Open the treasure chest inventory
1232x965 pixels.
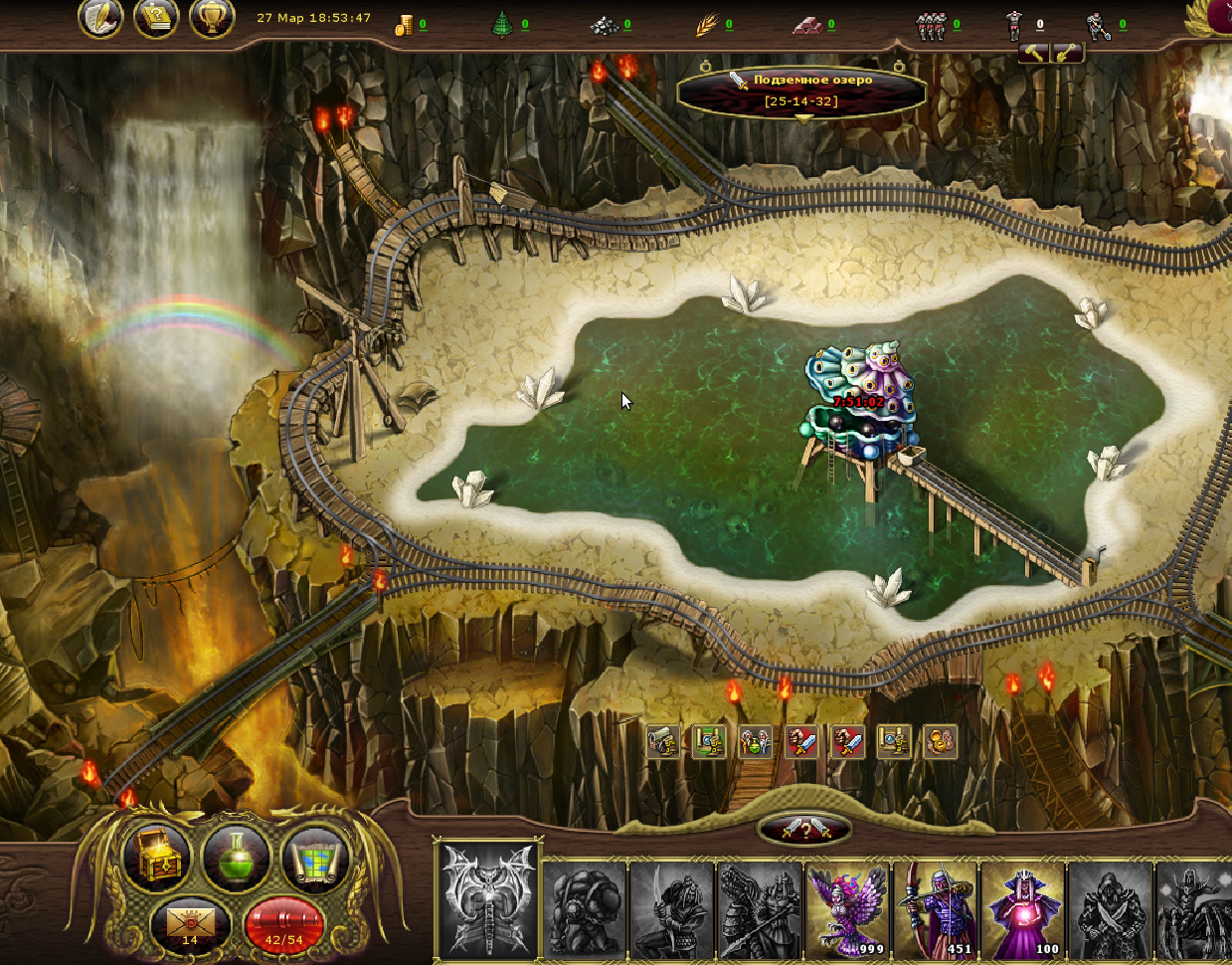[158, 859]
